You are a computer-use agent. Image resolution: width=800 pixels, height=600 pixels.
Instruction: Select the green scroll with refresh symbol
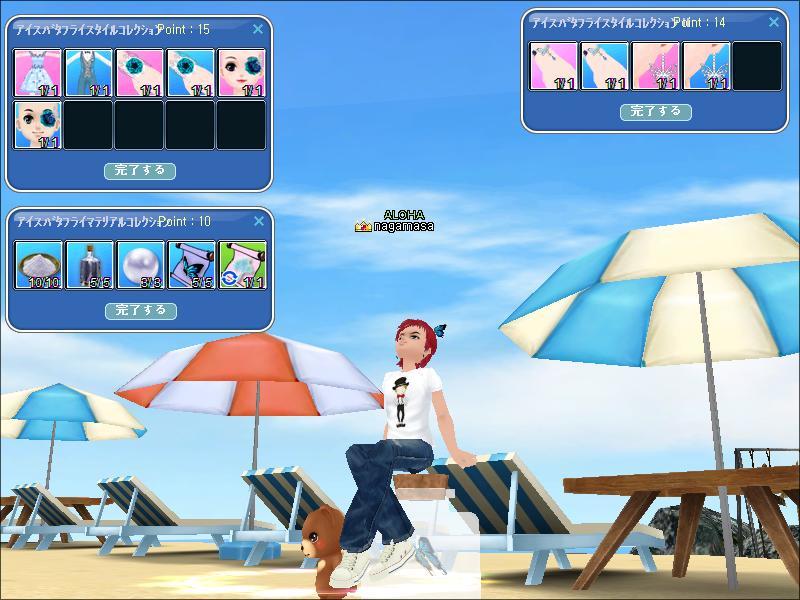[x=242, y=265]
